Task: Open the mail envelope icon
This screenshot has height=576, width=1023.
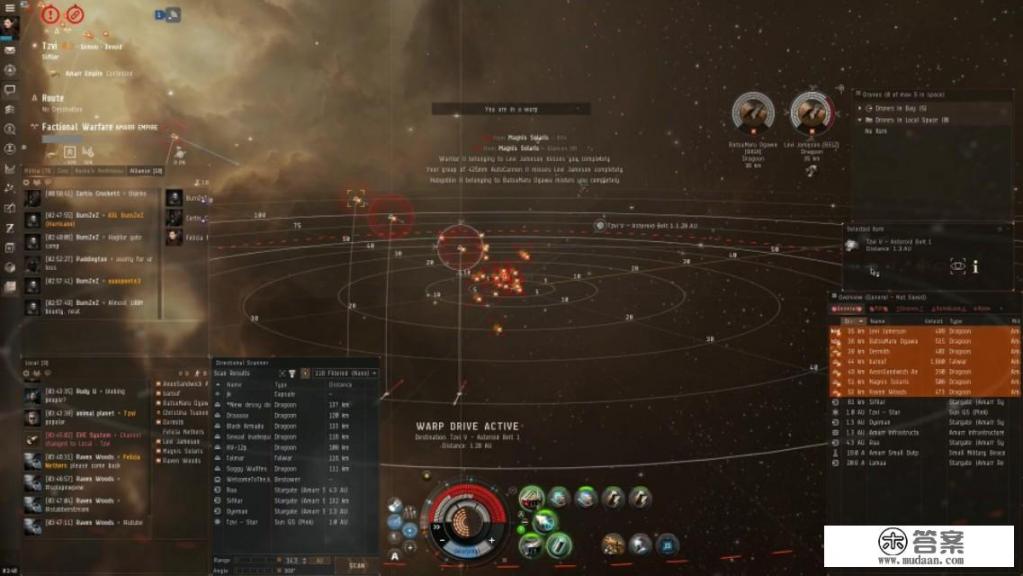Action: [x=10, y=49]
